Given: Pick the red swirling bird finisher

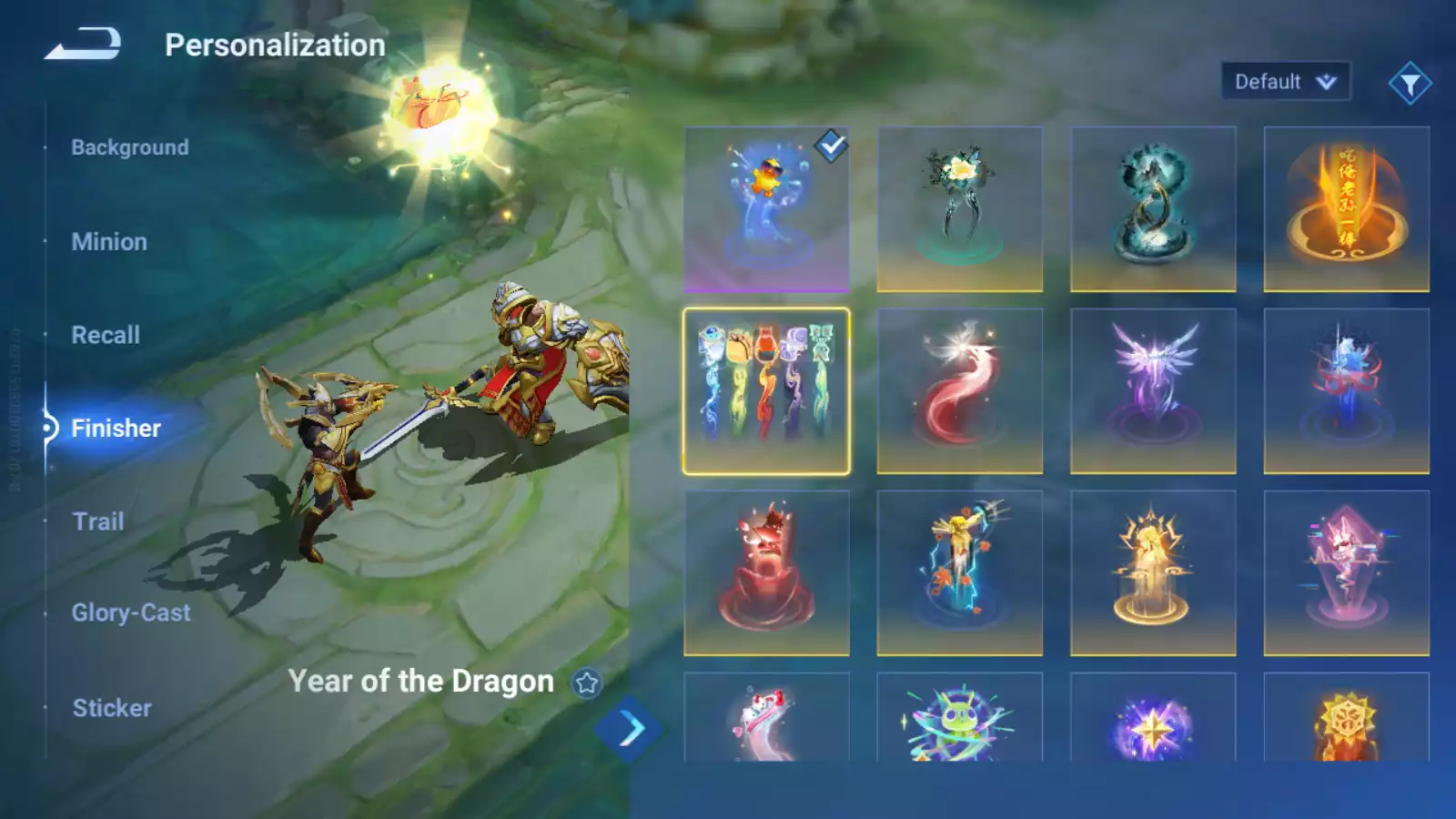Looking at the screenshot, I should [x=959, y=391].
